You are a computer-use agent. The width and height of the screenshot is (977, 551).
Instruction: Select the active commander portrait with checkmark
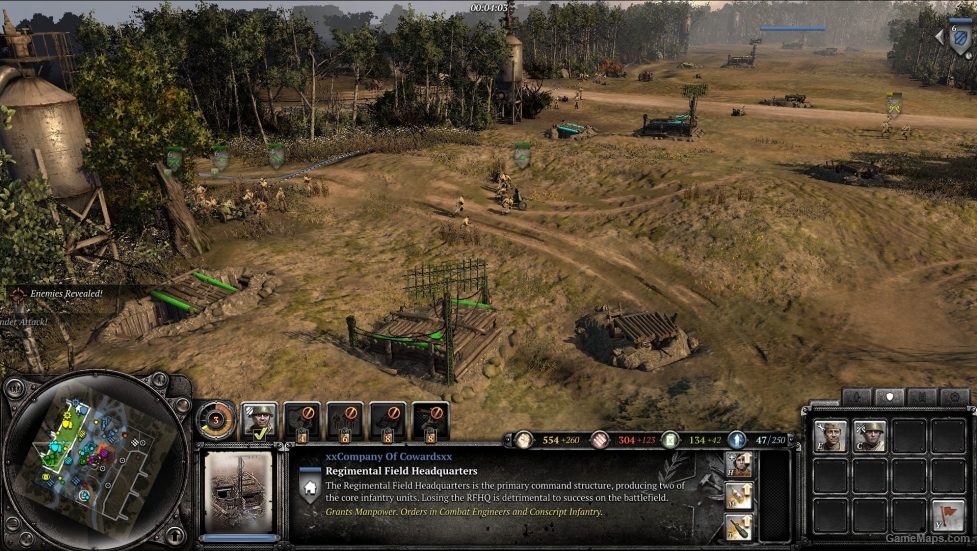(x=260, y=419)
